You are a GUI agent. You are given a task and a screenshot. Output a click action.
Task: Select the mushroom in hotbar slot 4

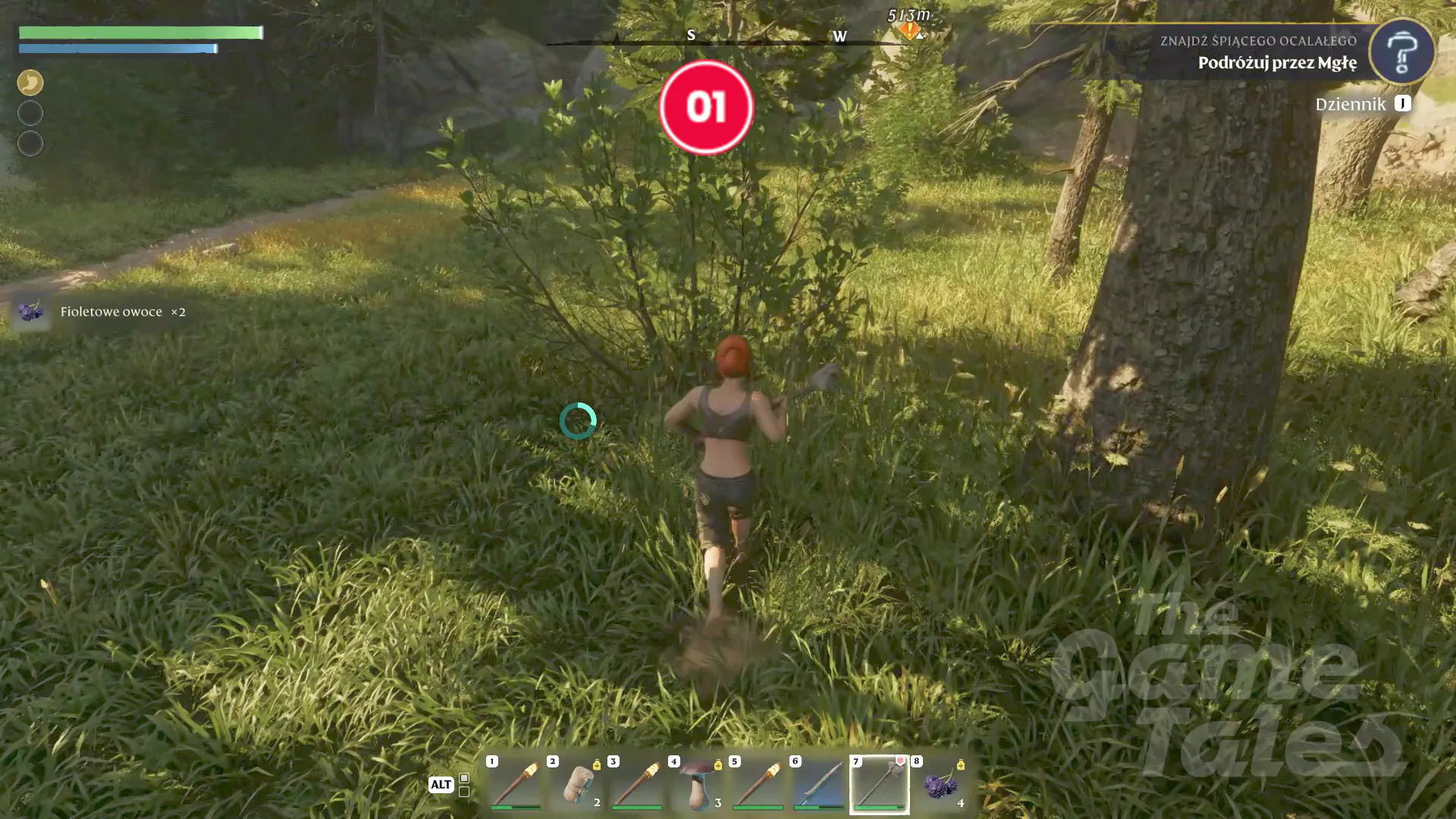coord(698,784)
